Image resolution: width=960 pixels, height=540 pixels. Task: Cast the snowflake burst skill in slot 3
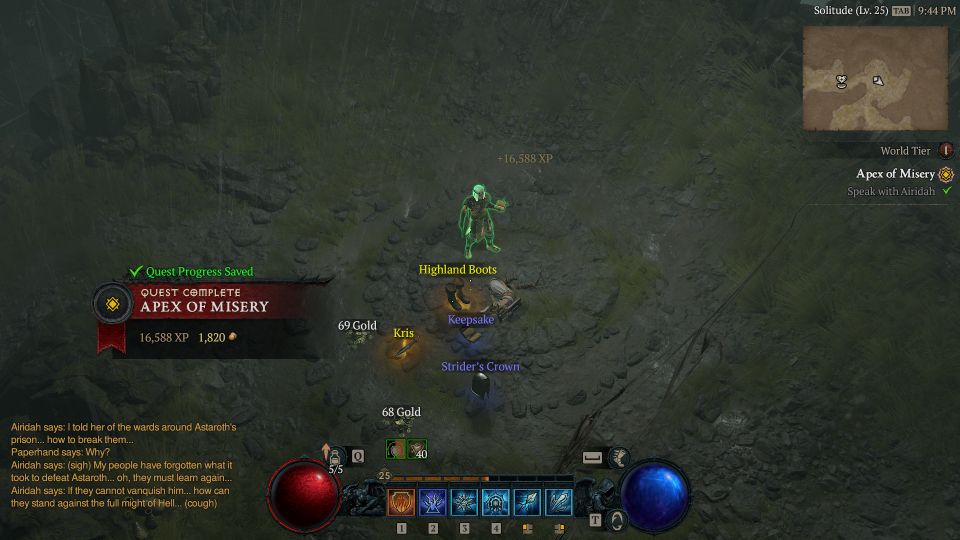(x=464, y=502)
